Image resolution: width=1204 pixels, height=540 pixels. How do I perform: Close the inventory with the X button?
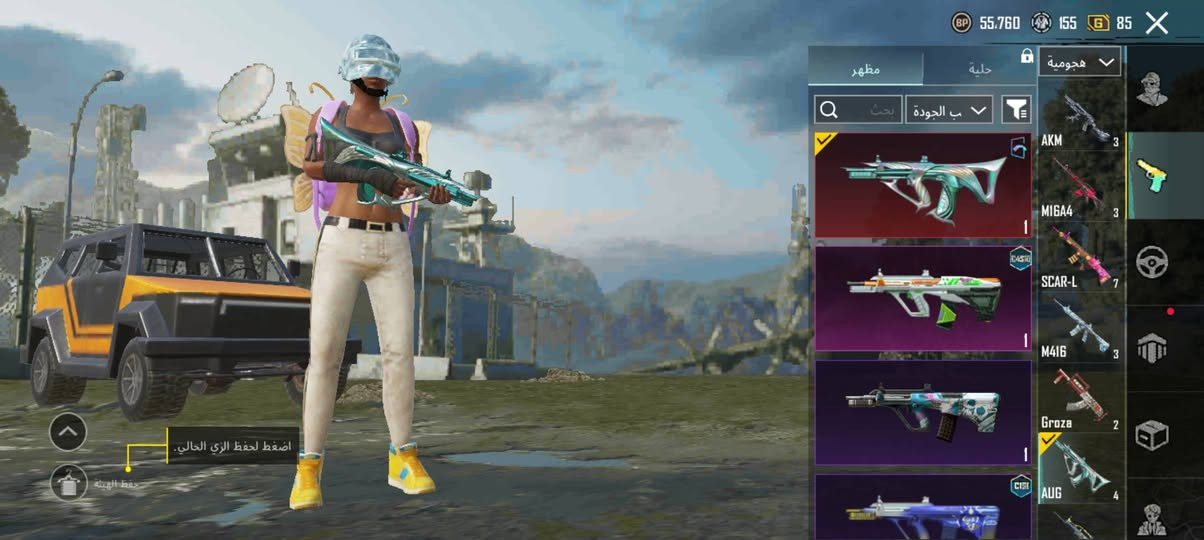coord(1157,23)
